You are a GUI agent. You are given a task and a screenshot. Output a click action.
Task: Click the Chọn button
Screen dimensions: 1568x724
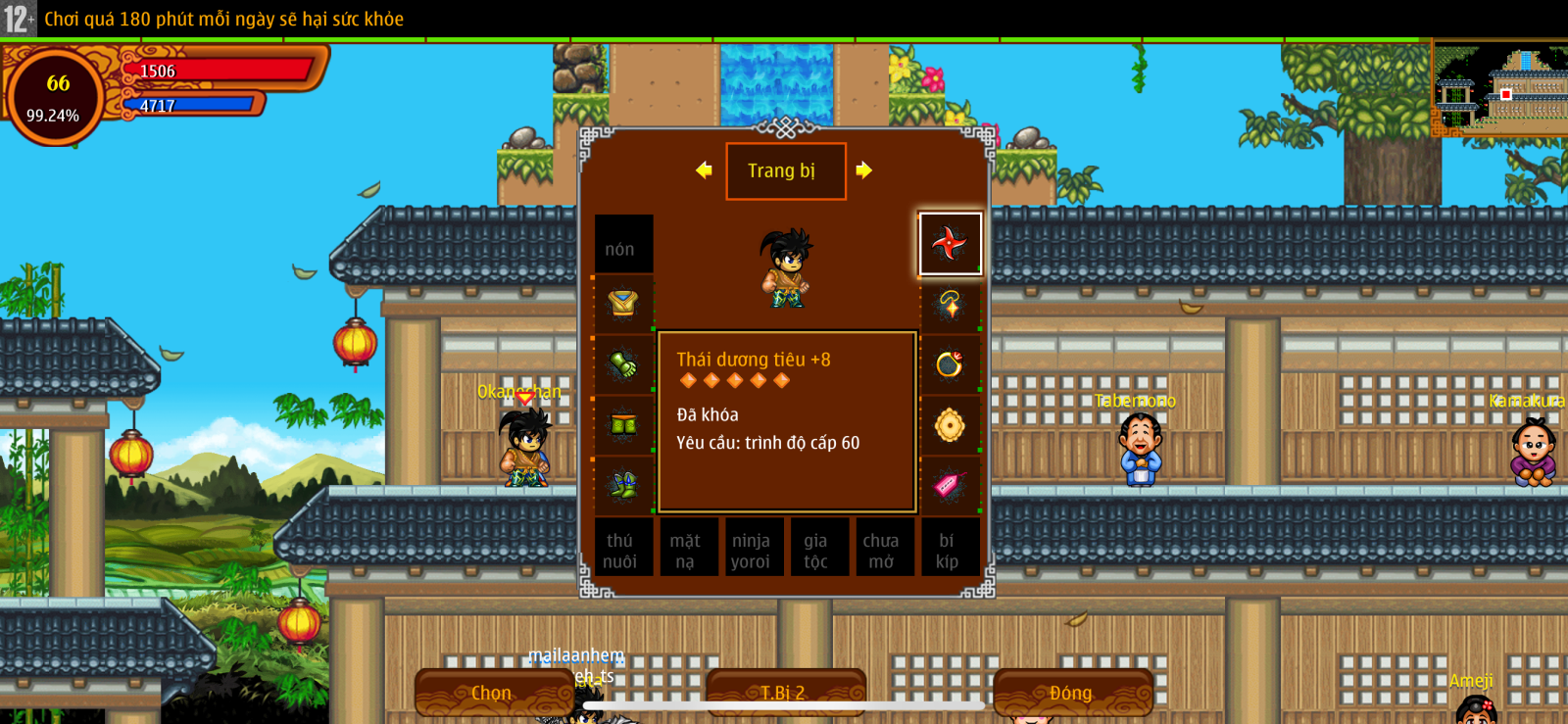click(x=492, y=693)
